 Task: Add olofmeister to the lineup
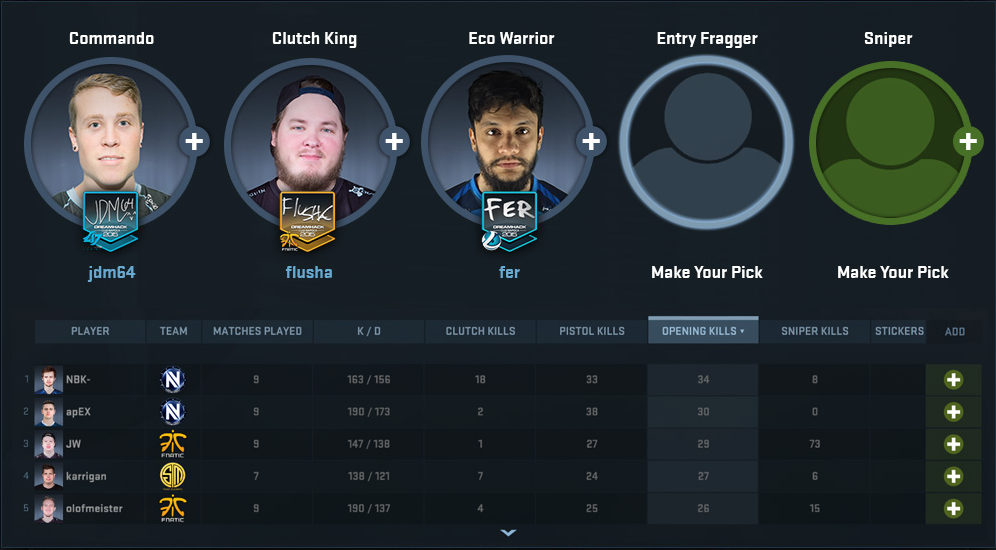(x=953, y=508)
